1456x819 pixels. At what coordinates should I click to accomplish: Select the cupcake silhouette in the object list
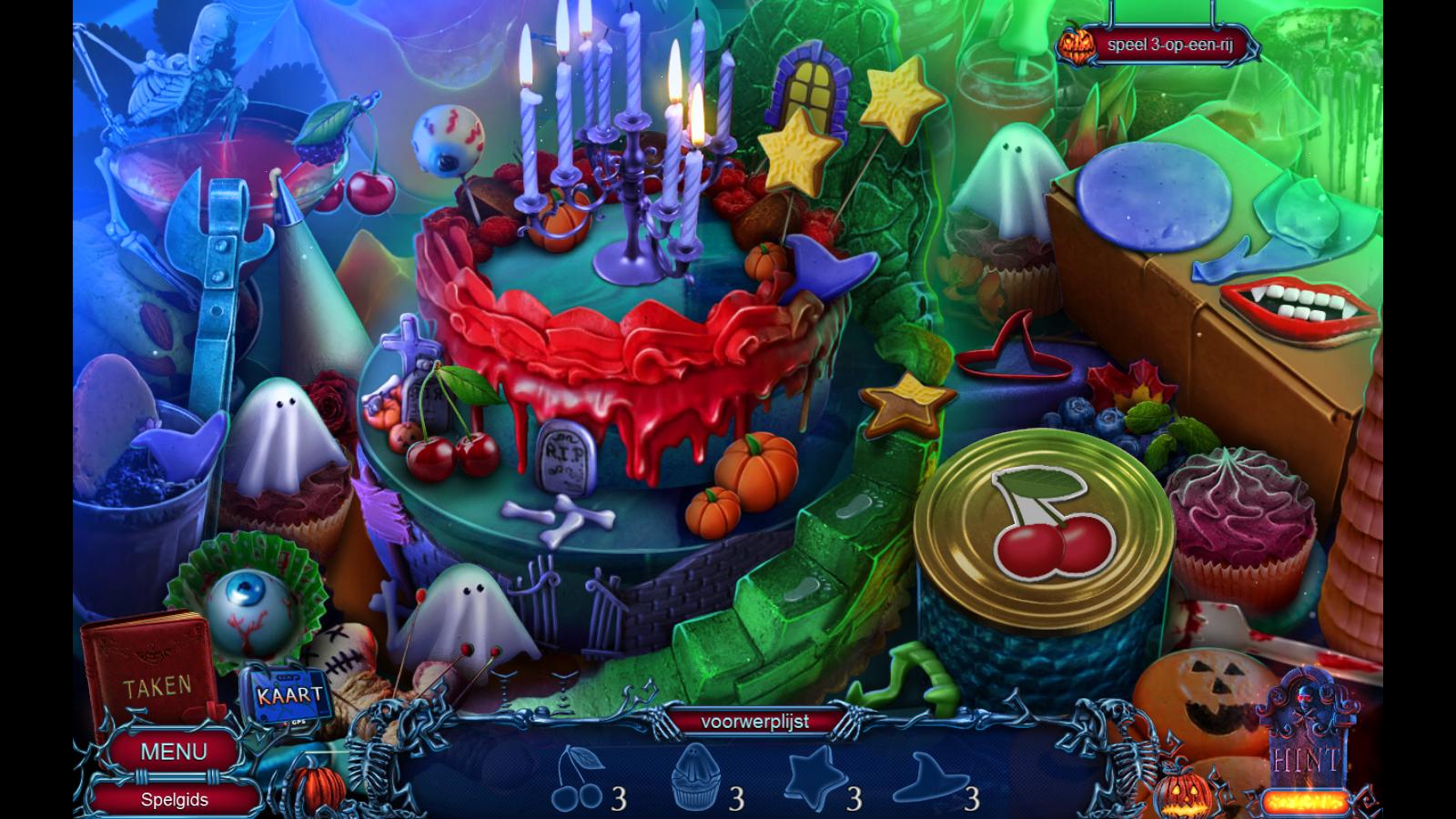pos(695,776)
